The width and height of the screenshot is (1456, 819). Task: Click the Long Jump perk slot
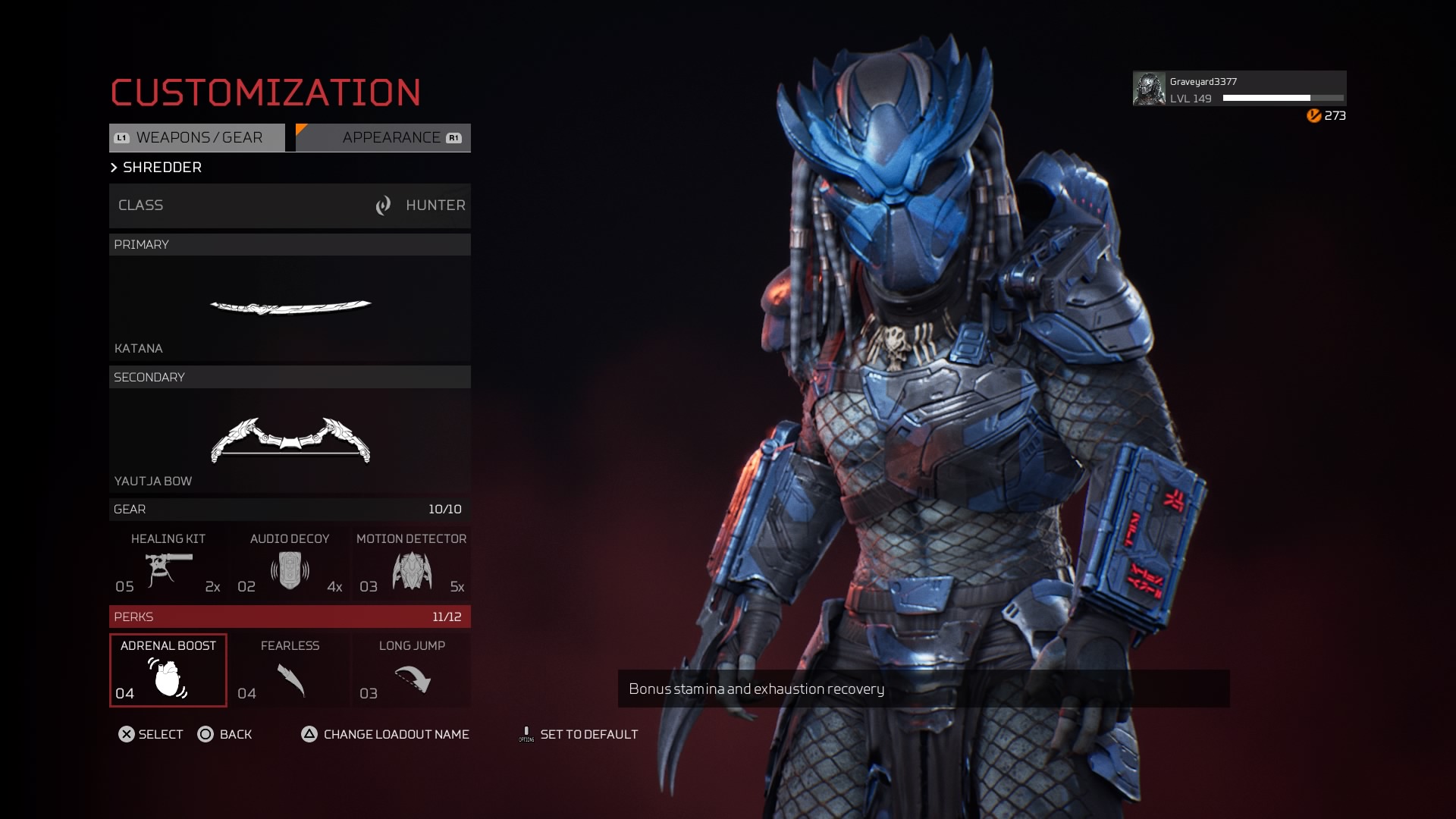coord(411,670)
